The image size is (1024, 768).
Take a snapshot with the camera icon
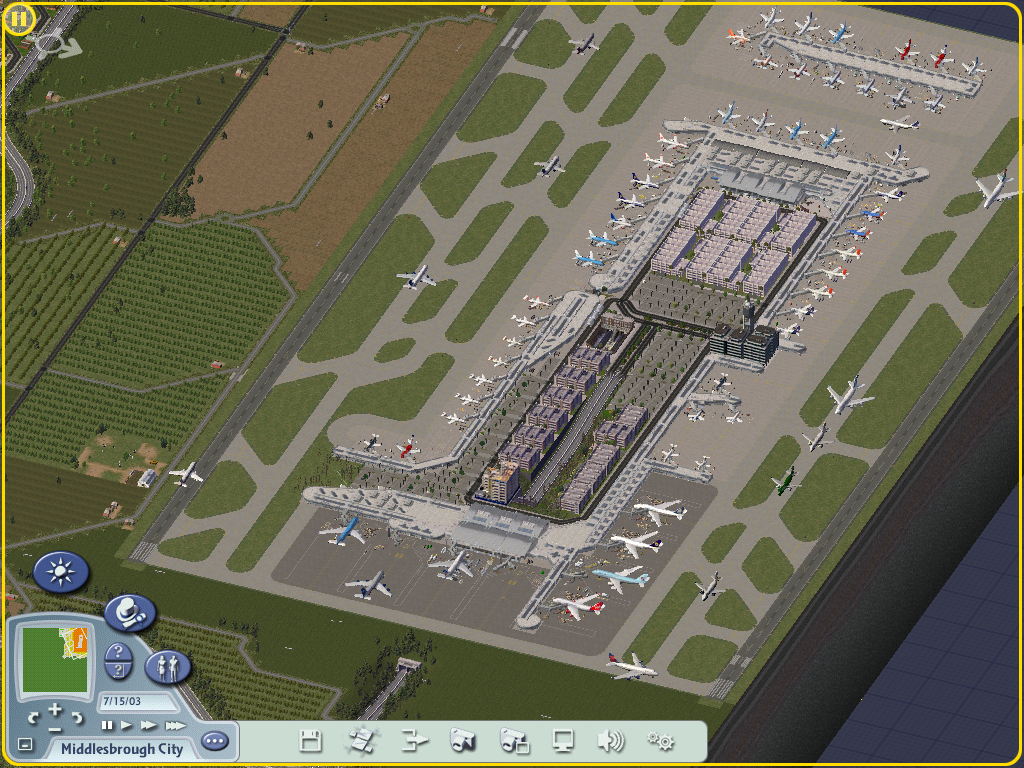click(463, 741)
